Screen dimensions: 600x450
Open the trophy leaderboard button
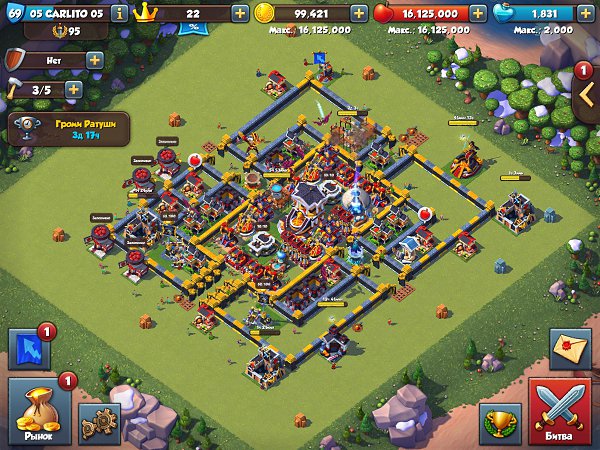[500, 424]
